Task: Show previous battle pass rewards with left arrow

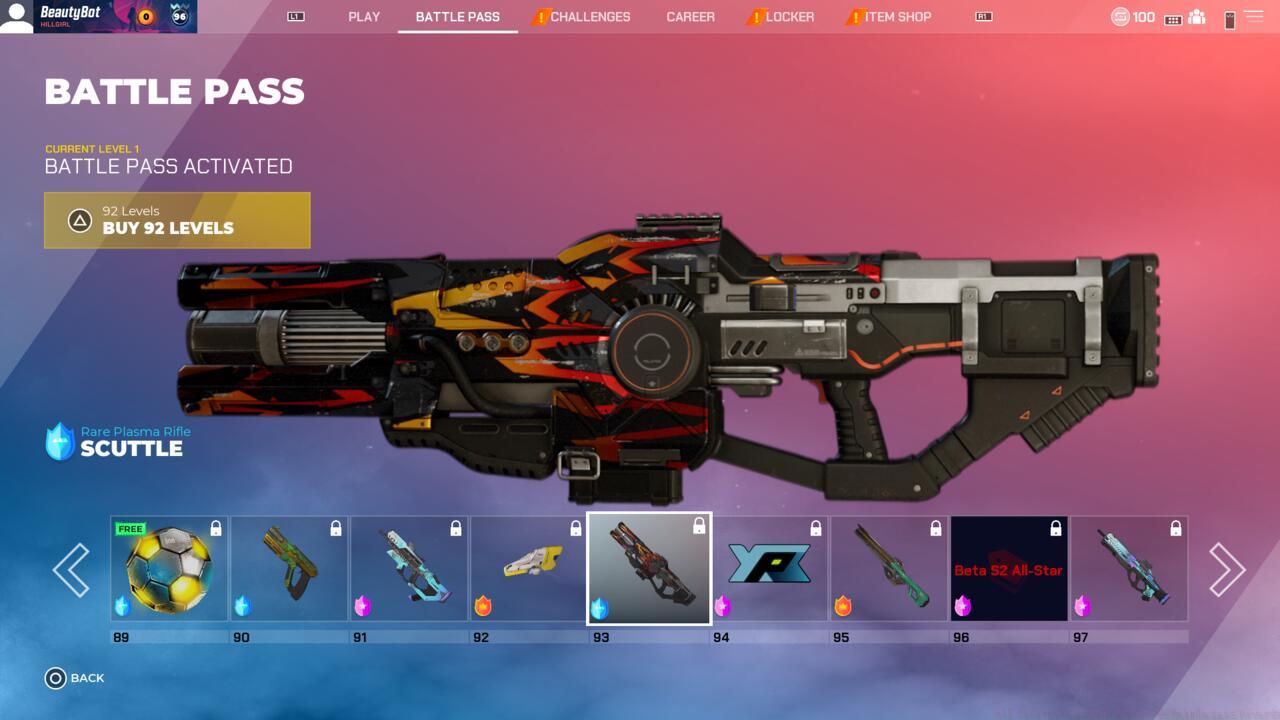Action: click(71, 570)
